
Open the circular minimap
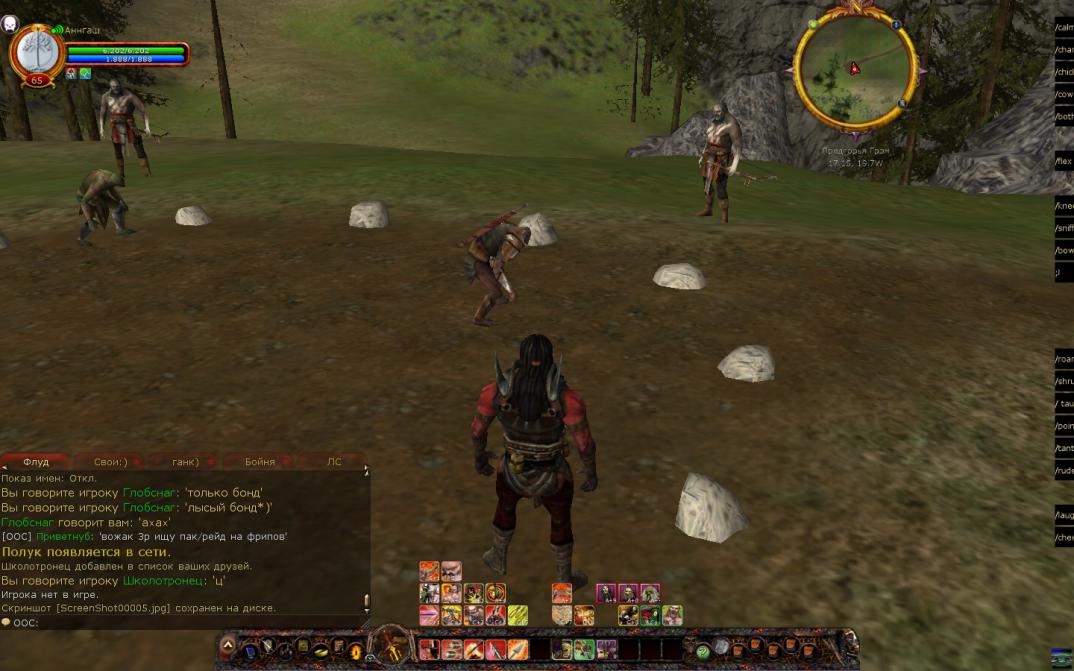pyautogui.click(x=854, y=68)
